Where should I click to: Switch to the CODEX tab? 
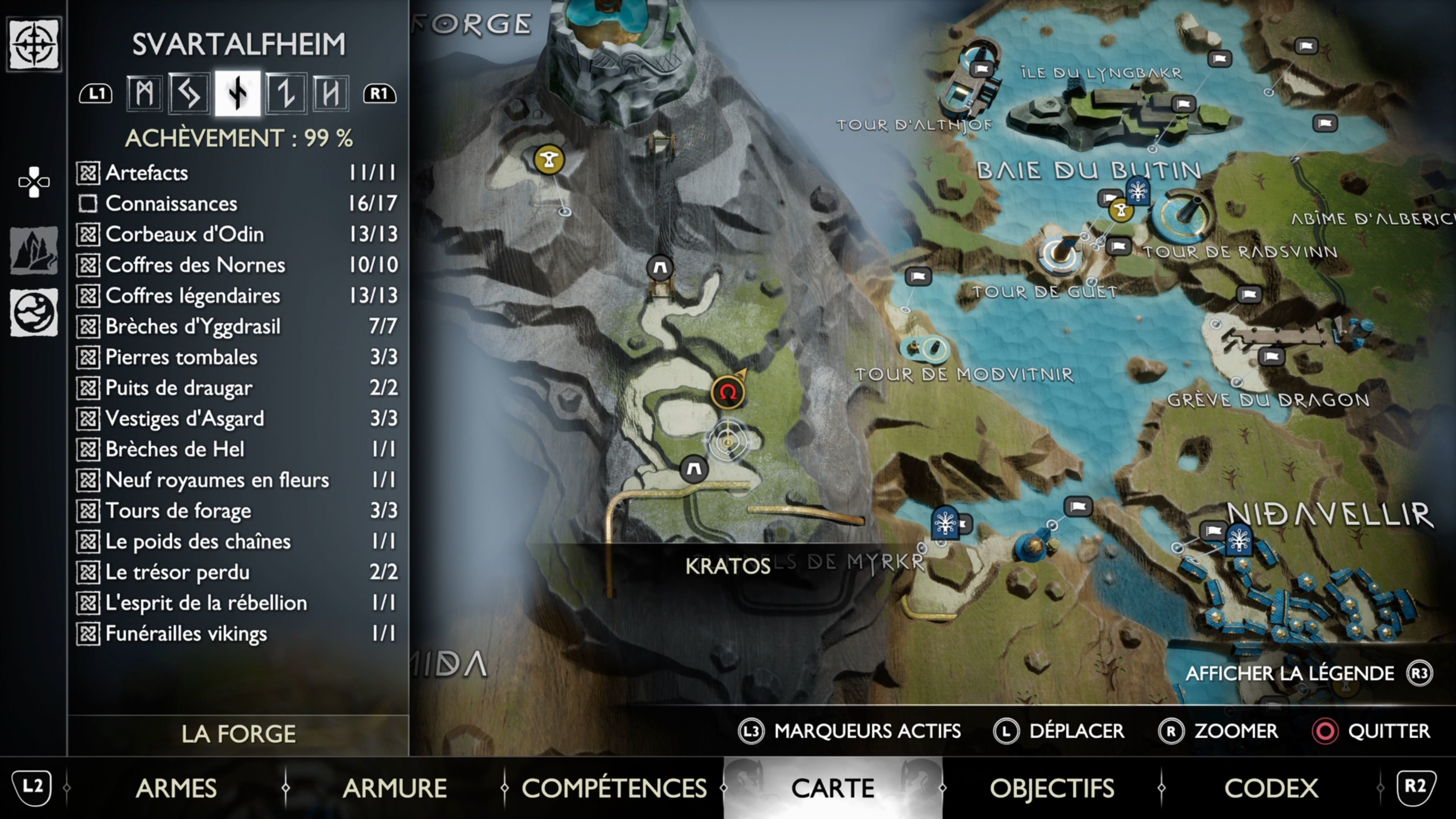[1271, 788]
